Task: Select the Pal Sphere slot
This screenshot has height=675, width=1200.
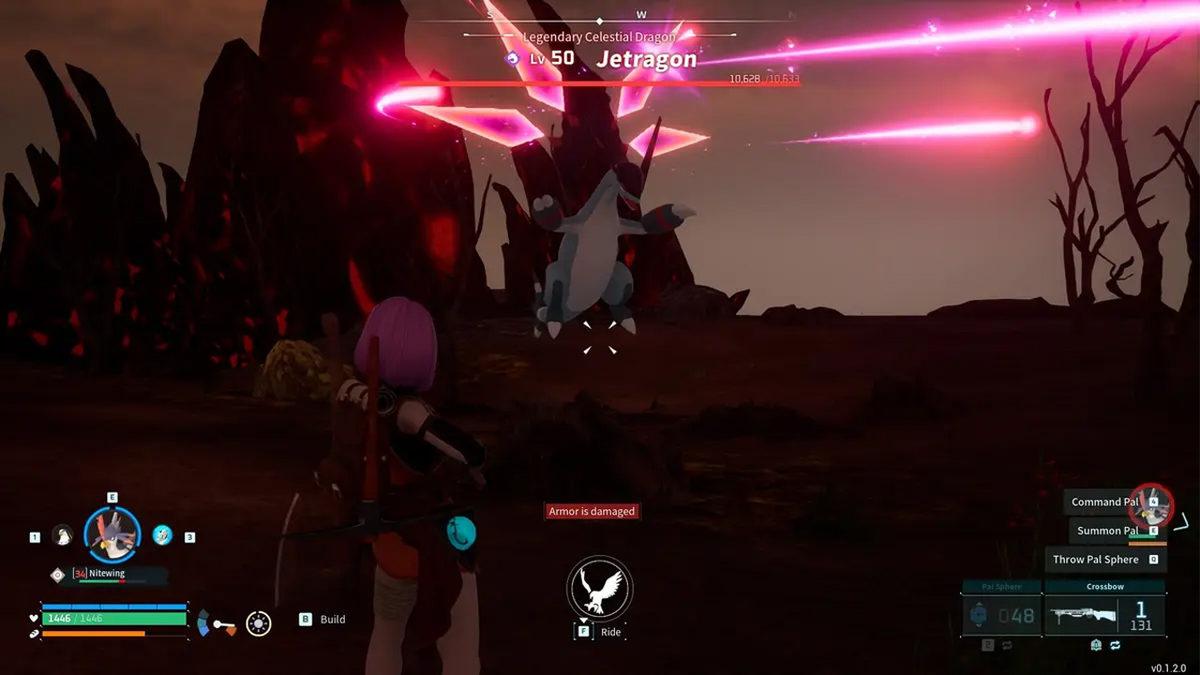Action: [x=1001, y=615]
